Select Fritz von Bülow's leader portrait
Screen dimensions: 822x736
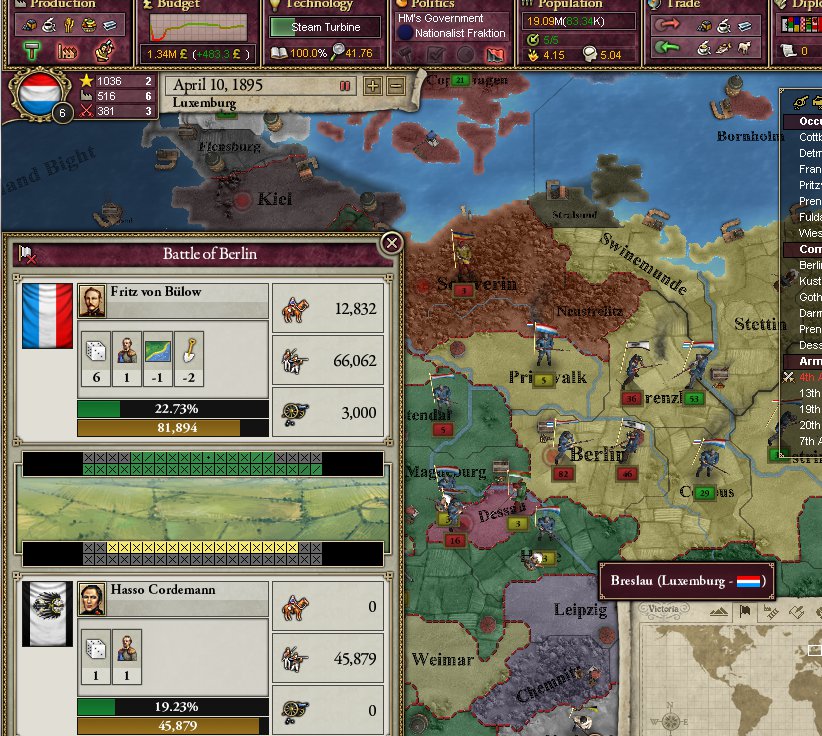[91, 301]
